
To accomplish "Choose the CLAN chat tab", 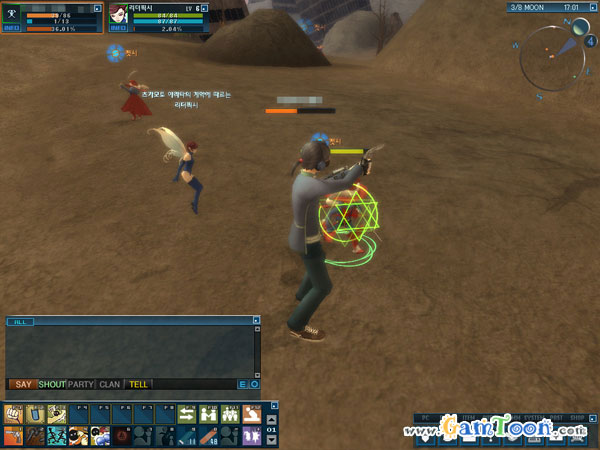I will point(110,384).
